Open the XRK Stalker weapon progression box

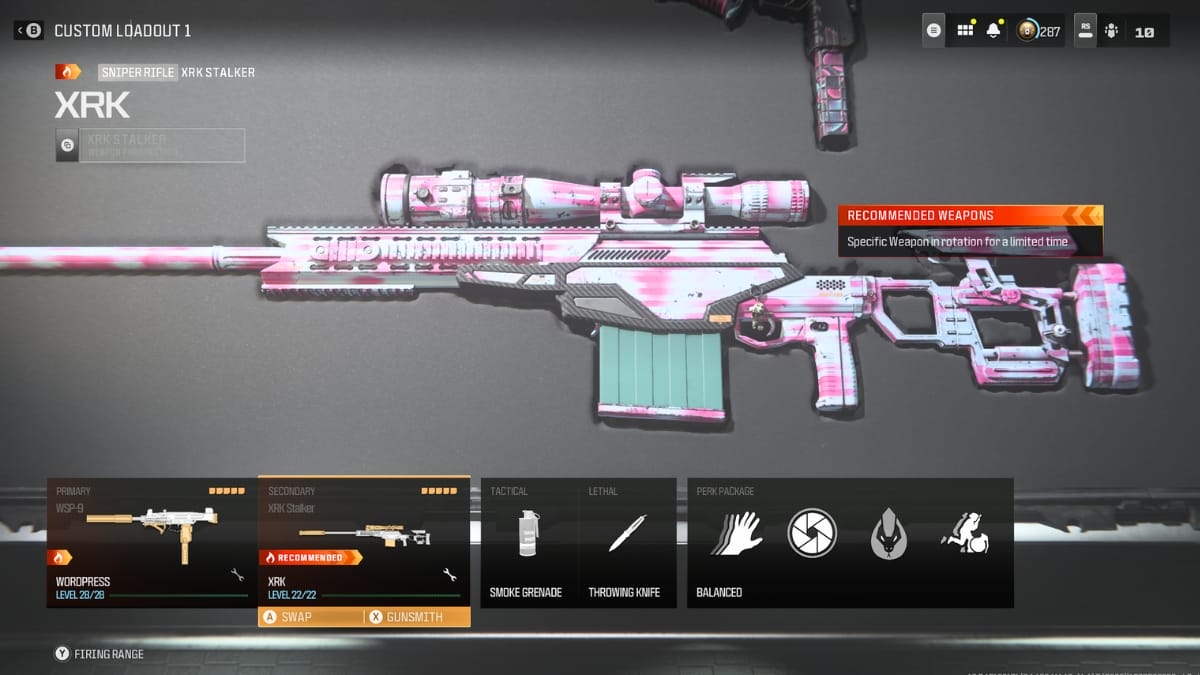pos(150,145)
